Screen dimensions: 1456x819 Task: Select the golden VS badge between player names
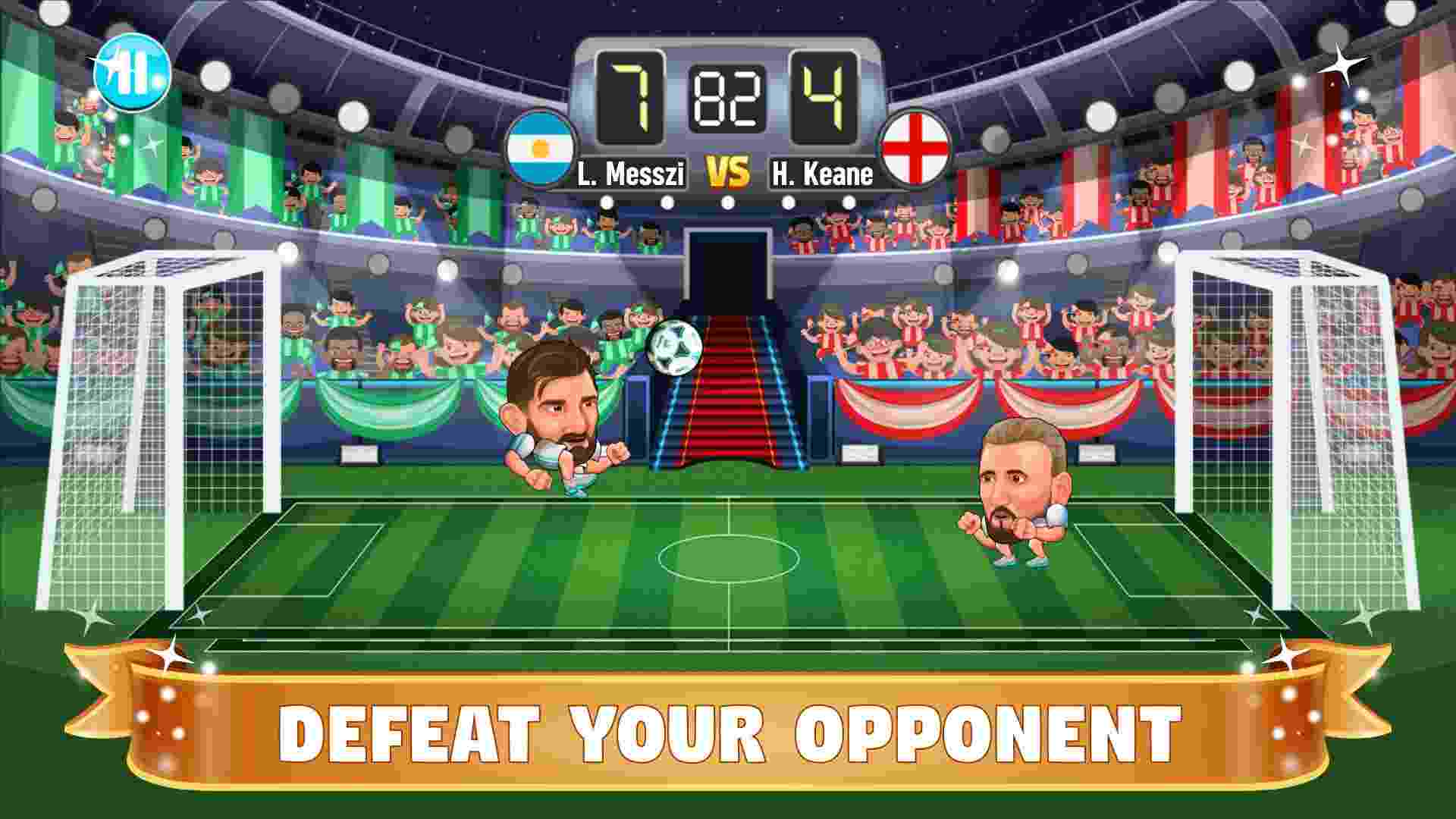[x=727, y=171]
